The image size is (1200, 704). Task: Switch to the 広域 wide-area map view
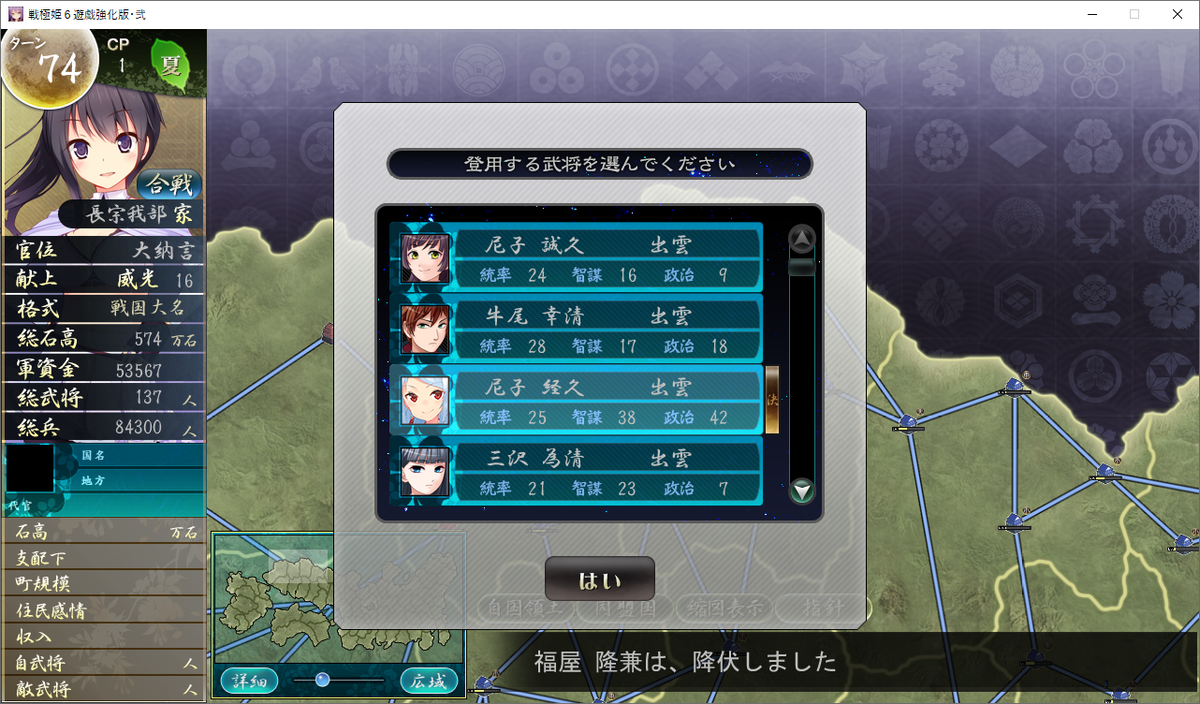coord(429,681)
